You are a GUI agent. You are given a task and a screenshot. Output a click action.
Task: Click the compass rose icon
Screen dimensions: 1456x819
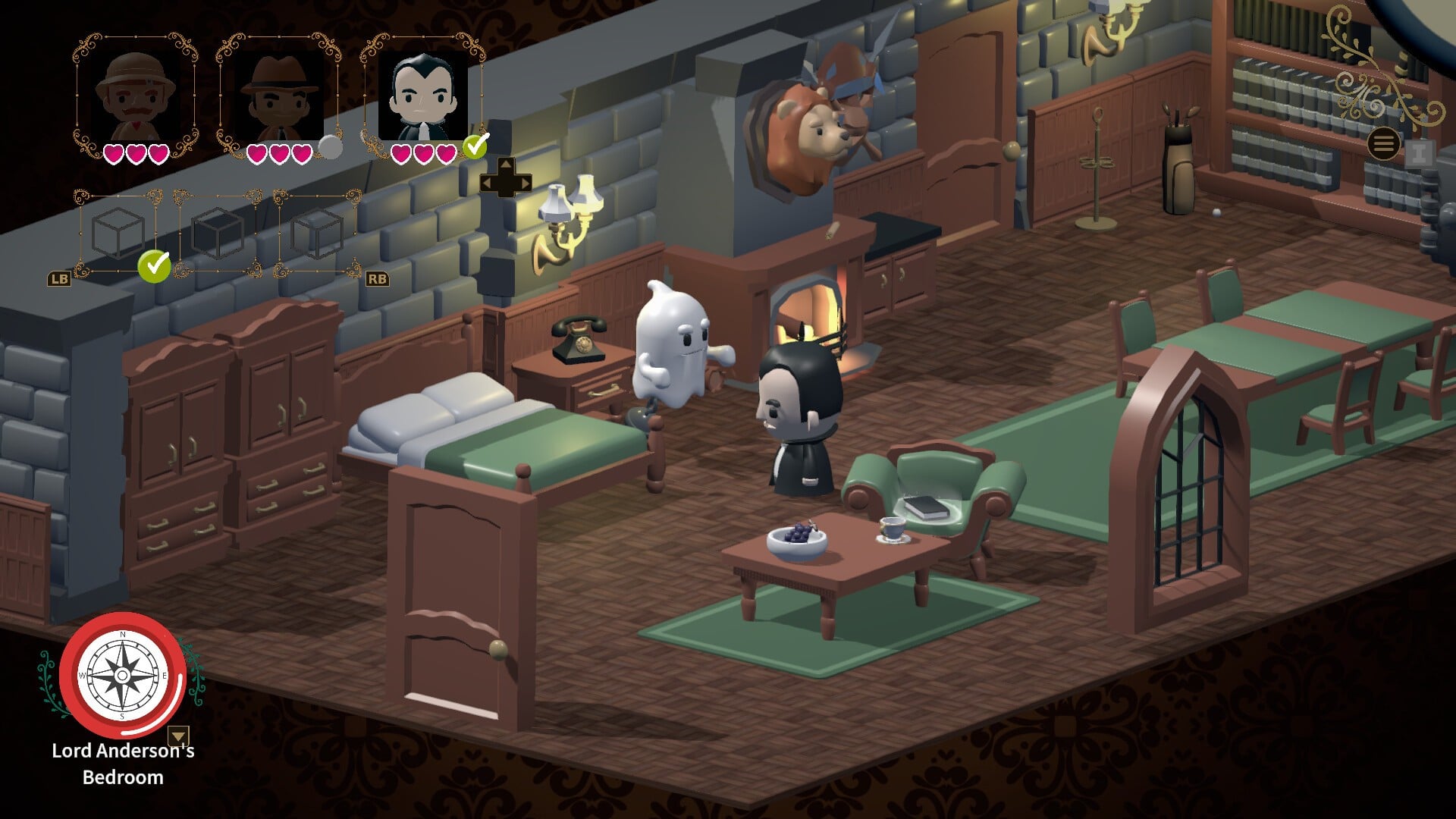coord(123,675)
